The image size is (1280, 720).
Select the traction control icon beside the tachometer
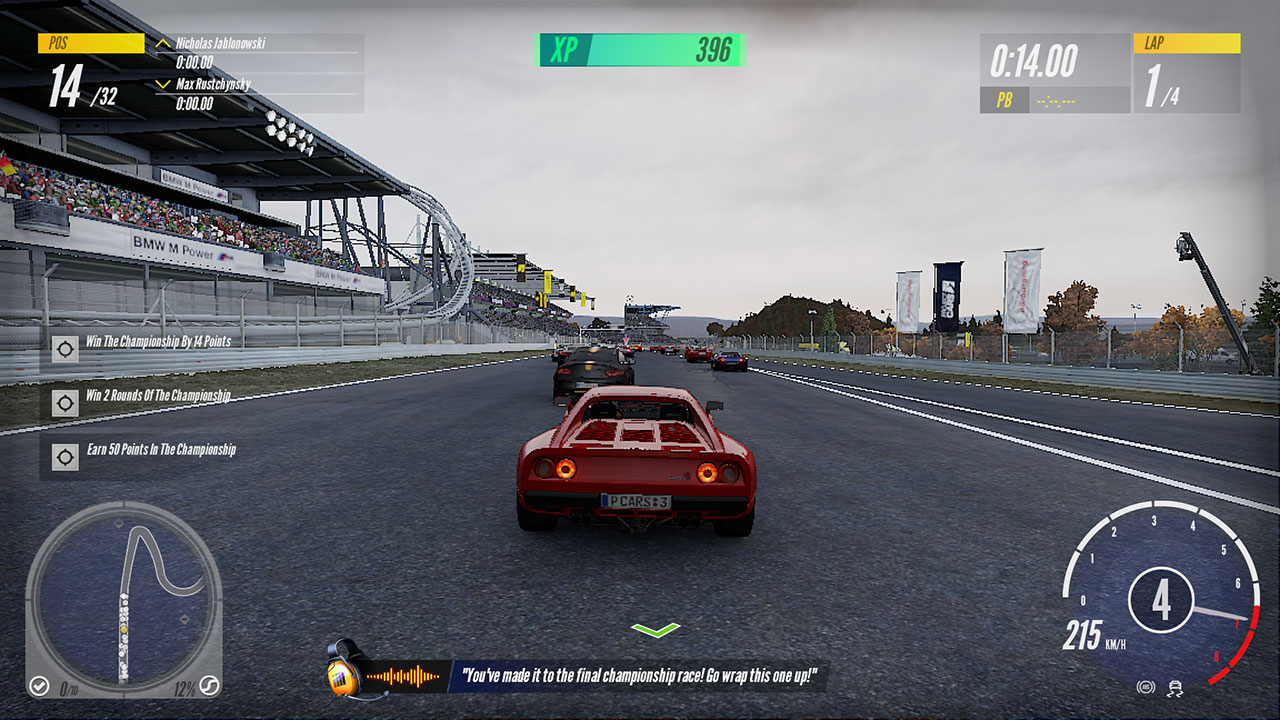coord(1174,688)
